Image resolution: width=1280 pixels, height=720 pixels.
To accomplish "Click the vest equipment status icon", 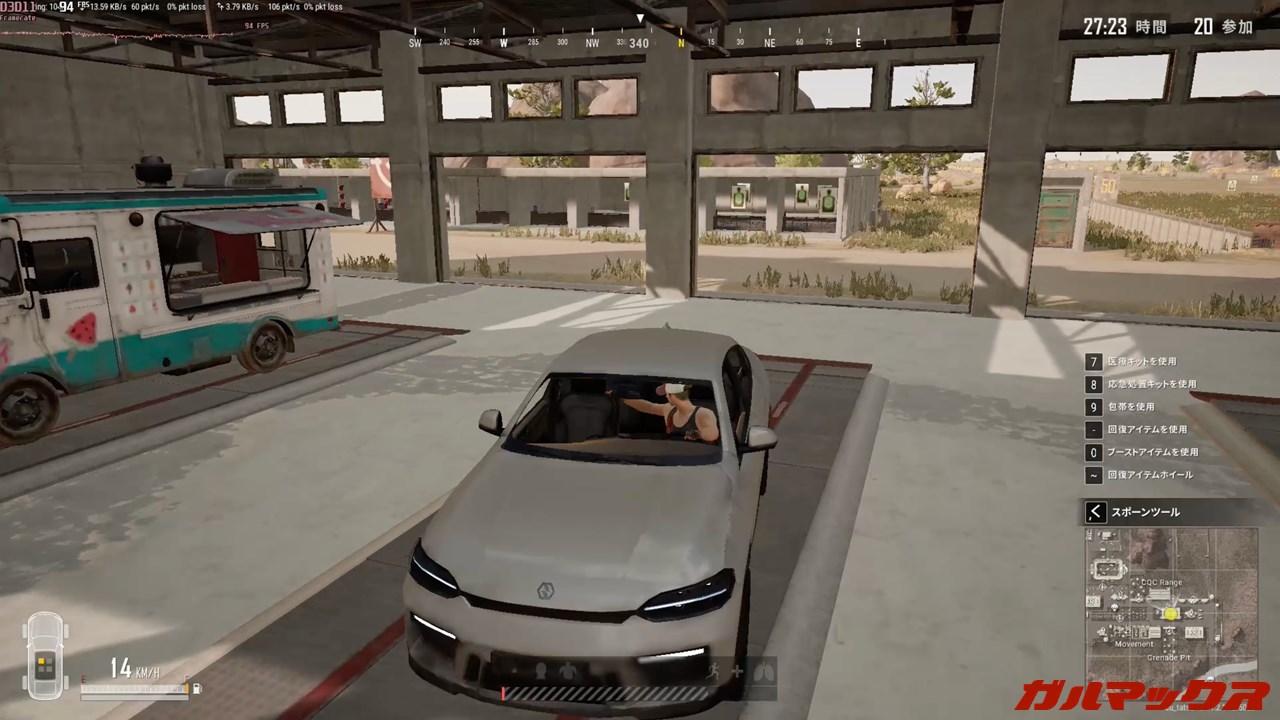I will [569, 671].
